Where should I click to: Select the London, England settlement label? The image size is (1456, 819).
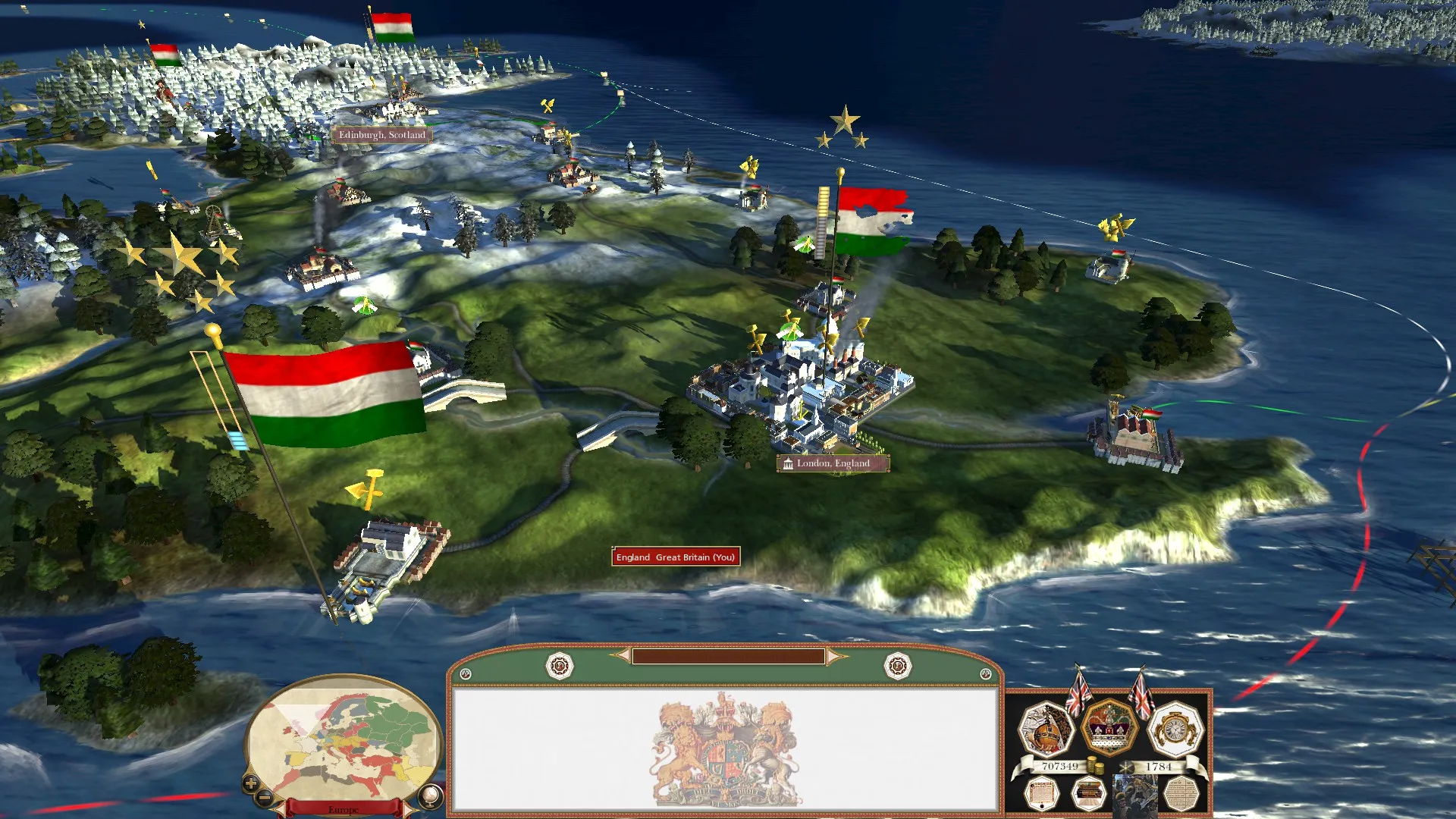coord(833,463)
